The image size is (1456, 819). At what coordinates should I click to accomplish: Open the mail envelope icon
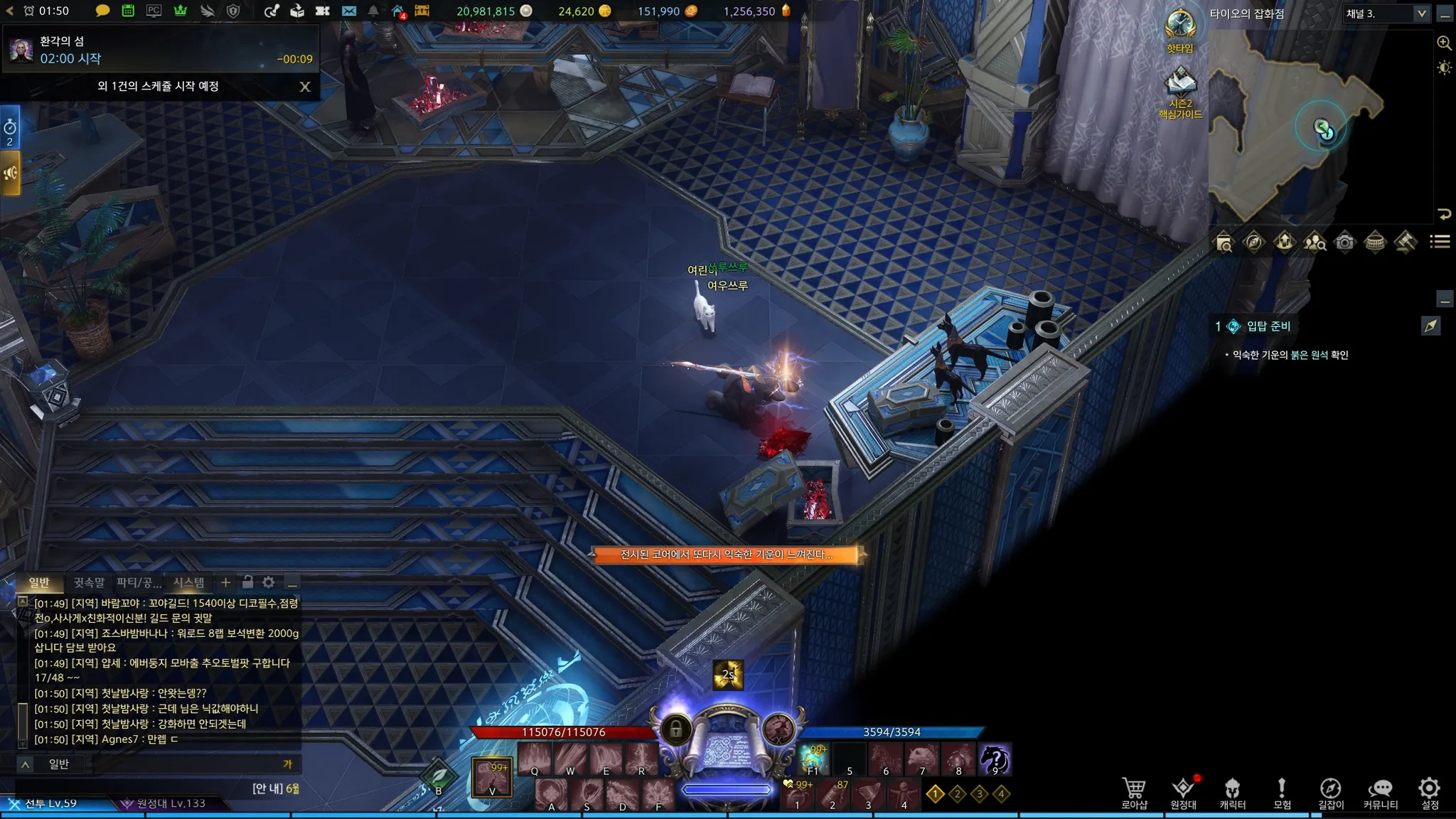[x=348, y=11]
